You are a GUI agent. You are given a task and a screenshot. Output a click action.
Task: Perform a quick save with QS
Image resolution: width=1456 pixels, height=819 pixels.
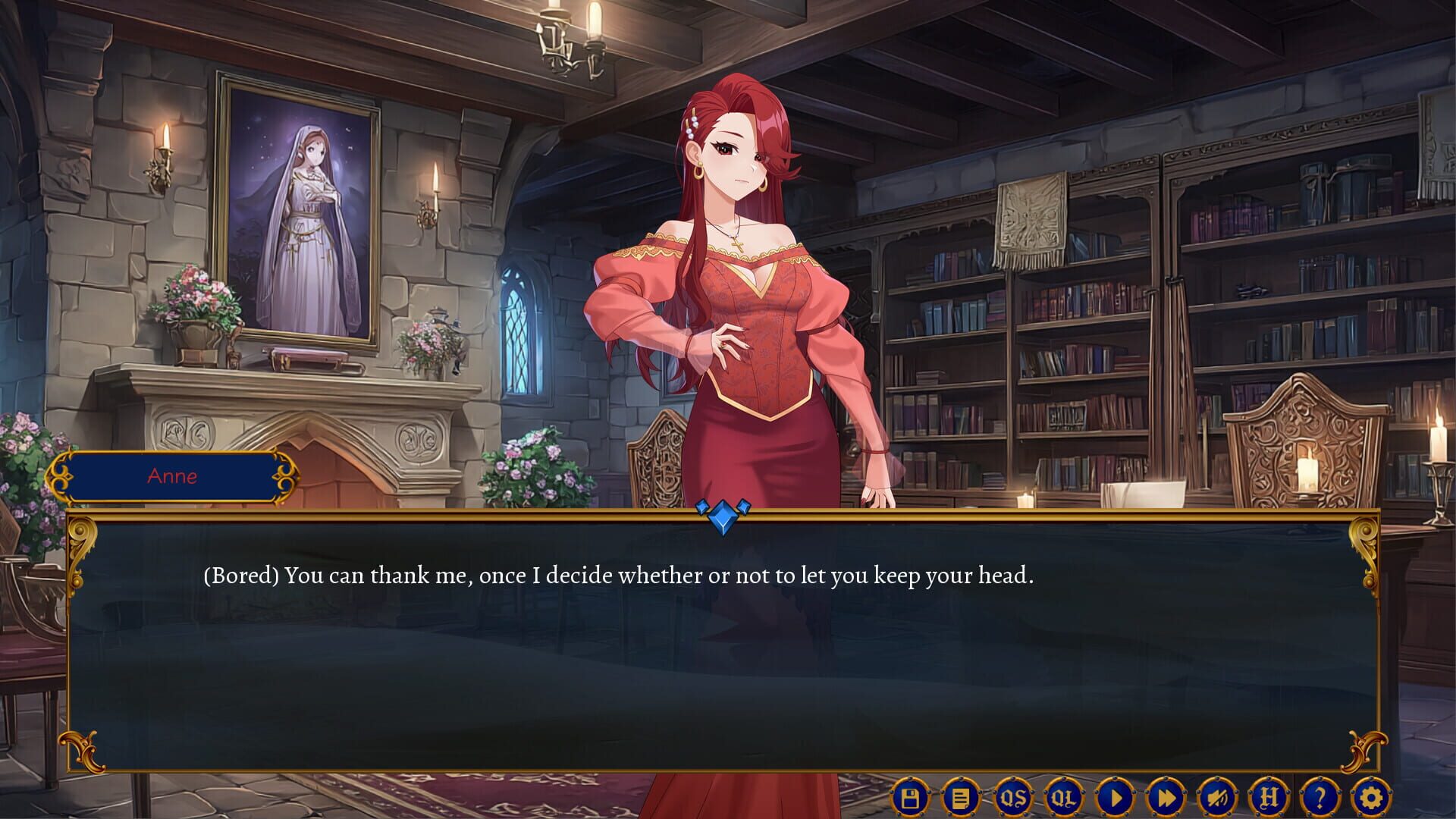(x=1013, y=796)
